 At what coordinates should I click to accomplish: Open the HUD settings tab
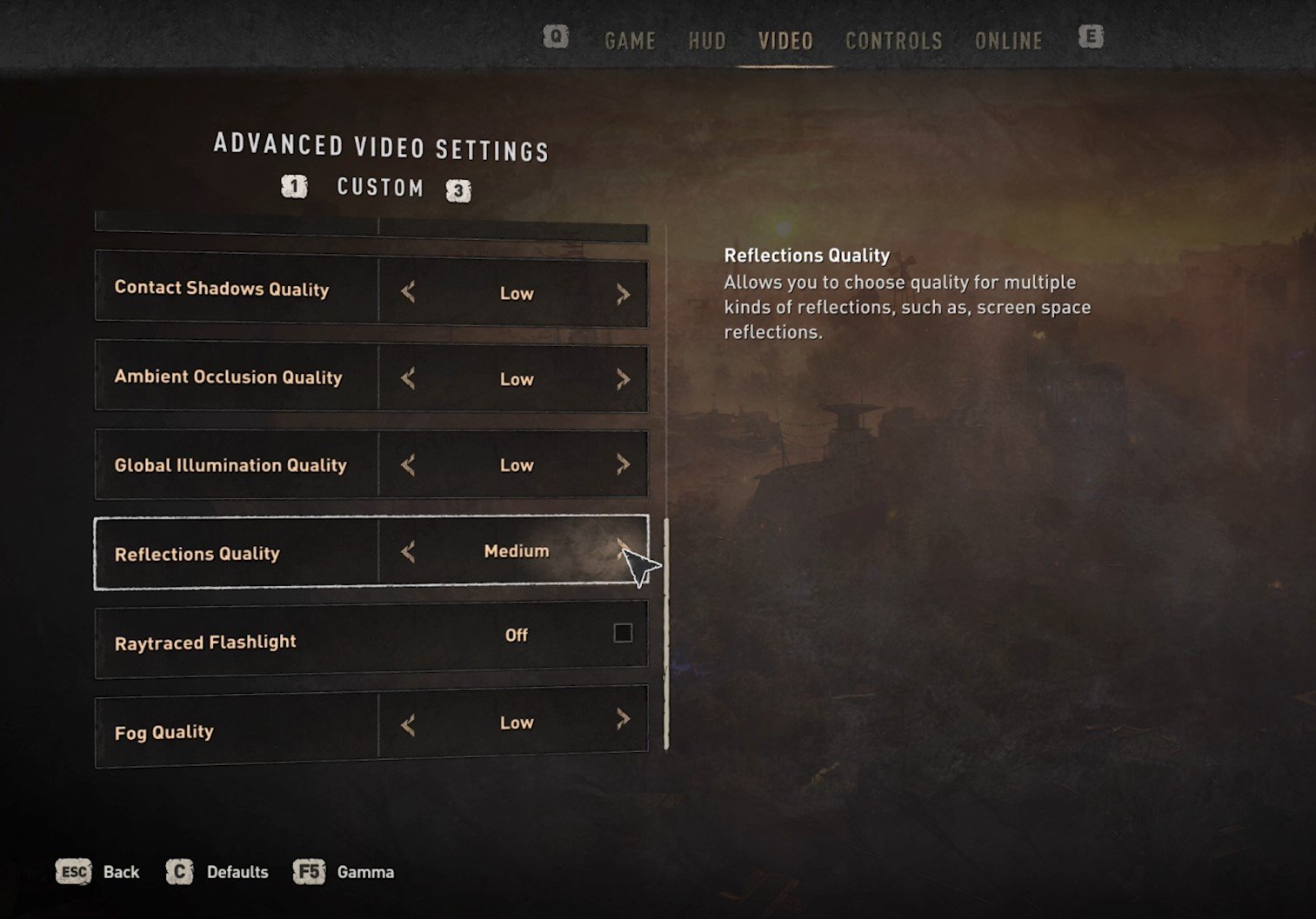pos(706,41)
